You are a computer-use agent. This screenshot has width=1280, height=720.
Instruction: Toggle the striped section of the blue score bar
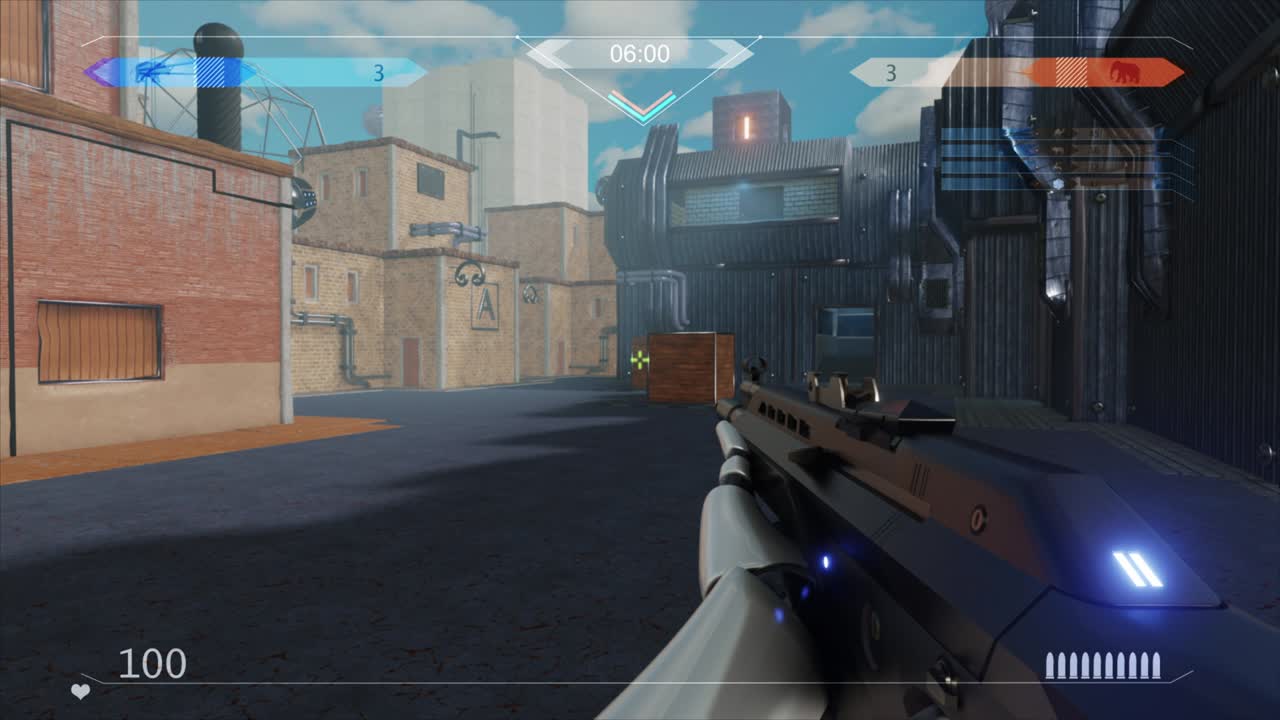209,73
